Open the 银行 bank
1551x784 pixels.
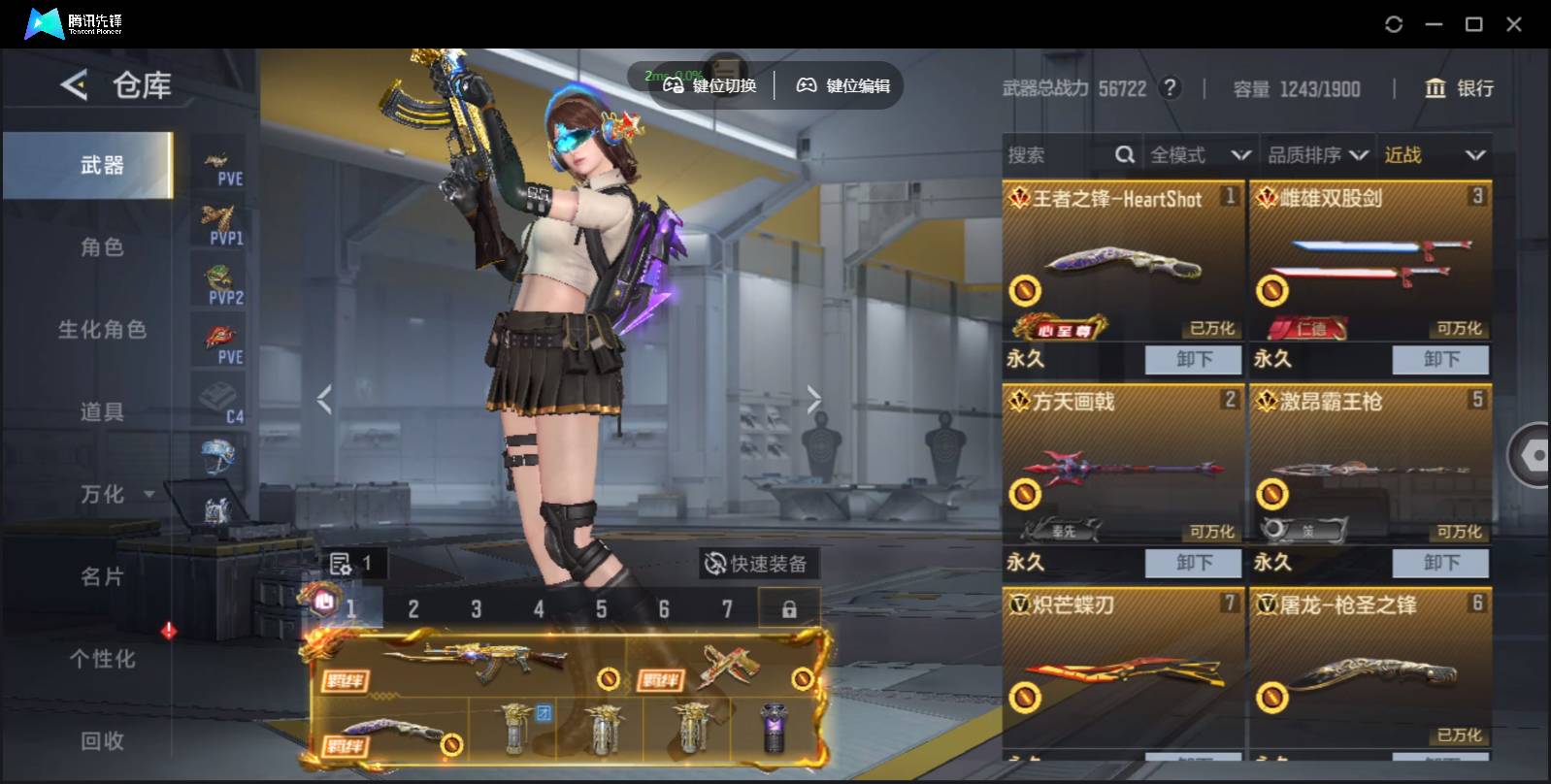(x=1459, y=88)
